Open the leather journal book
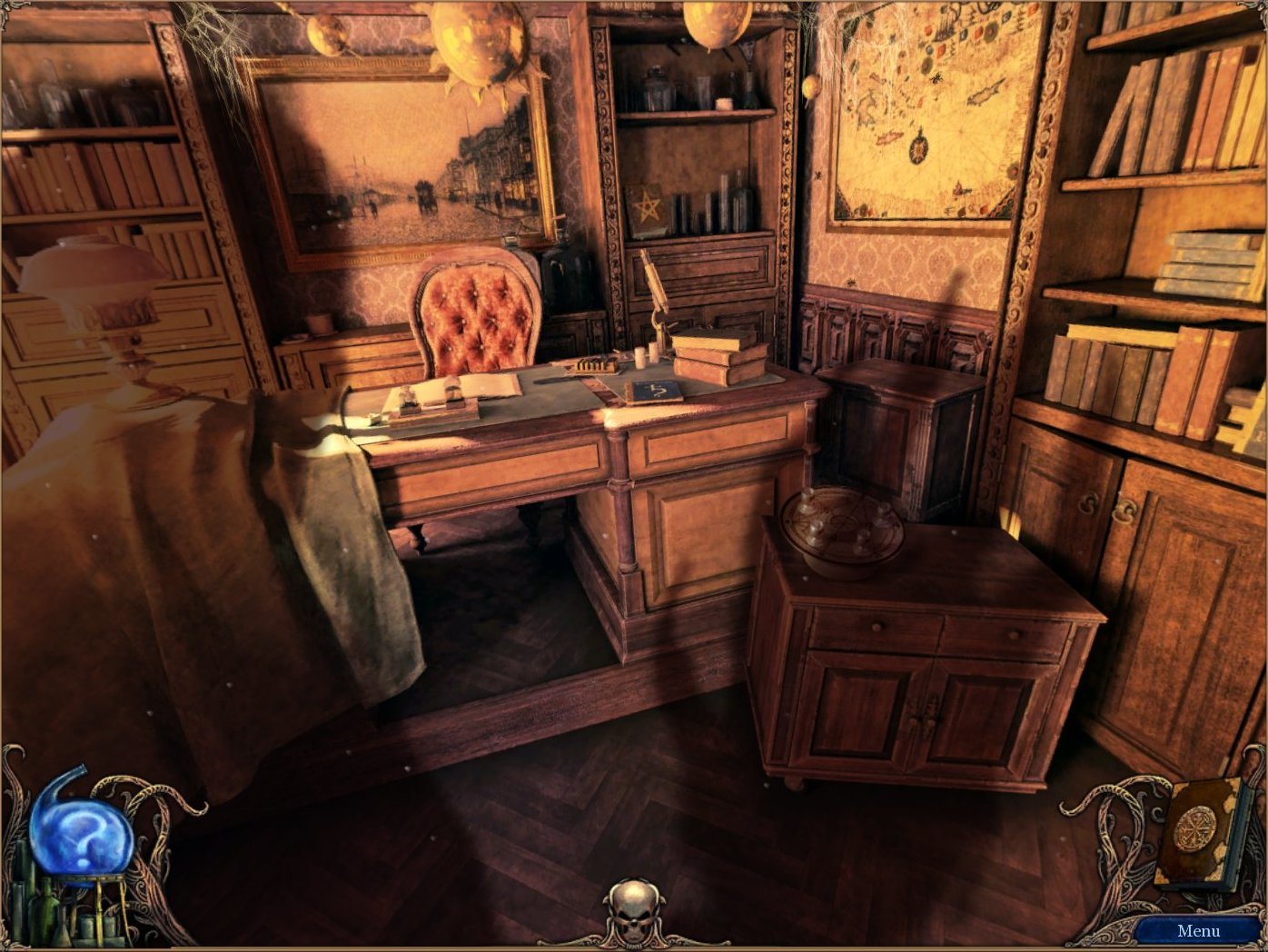Screen dimensions: 1268x952 [1197, 831]
